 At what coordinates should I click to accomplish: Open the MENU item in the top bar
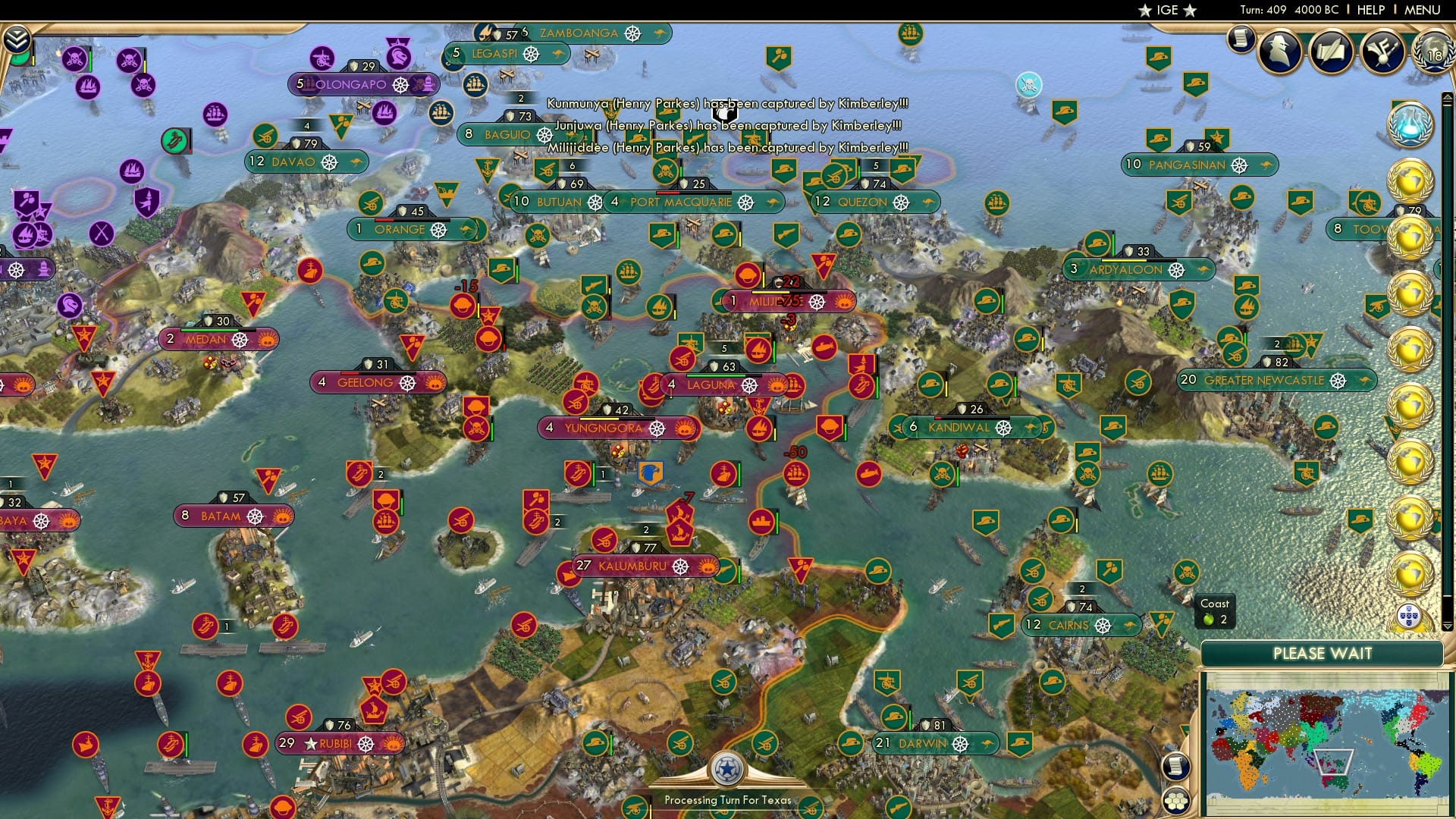(1425, 10)
